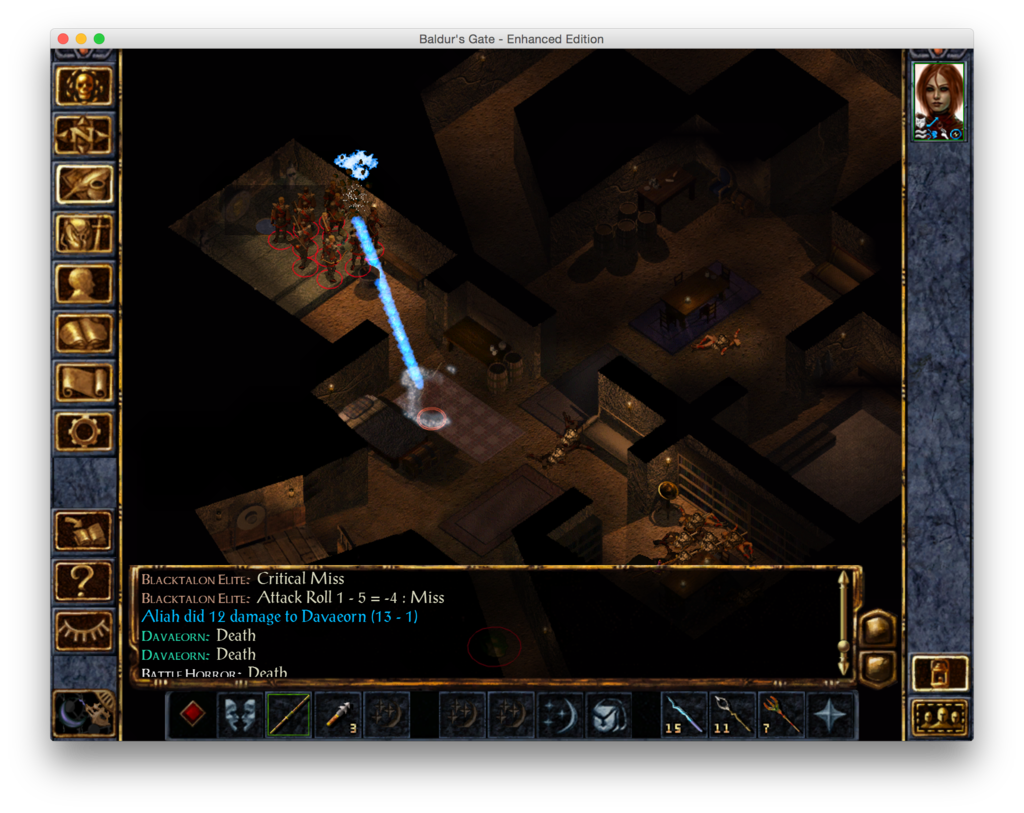
Task: Open the character record head button
Action: (84, 283)
